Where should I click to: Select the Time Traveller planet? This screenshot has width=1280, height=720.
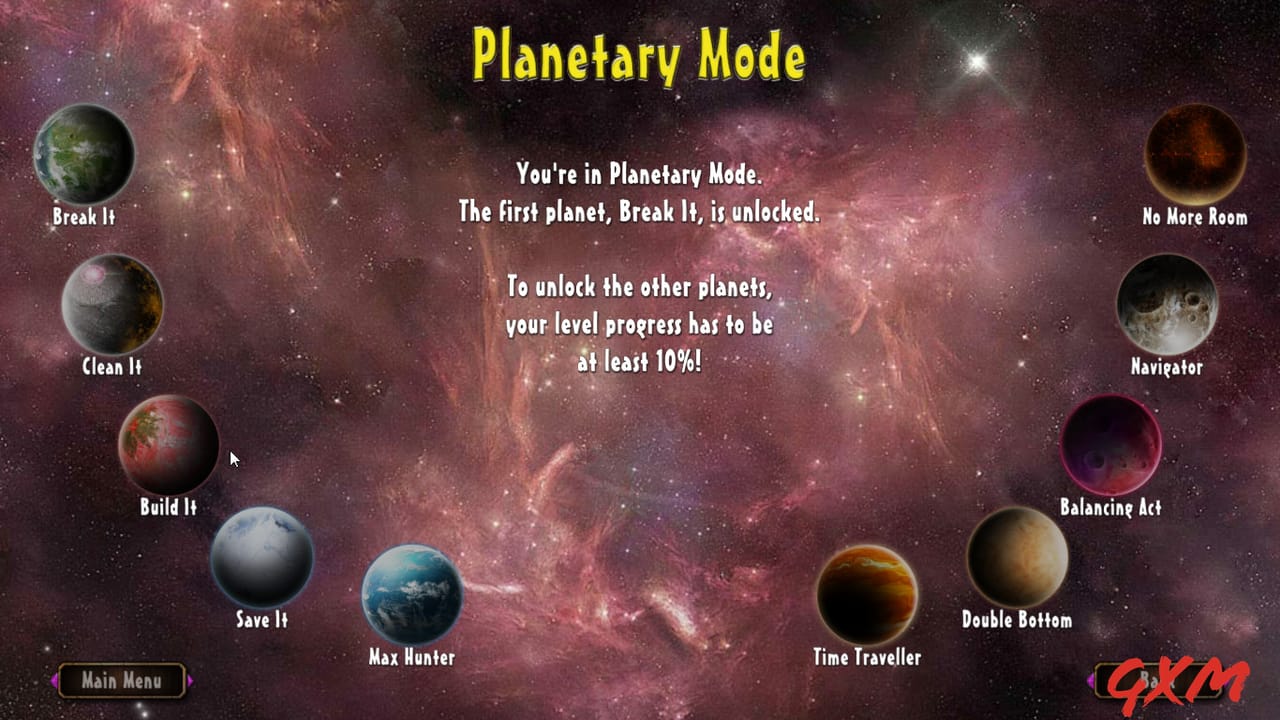click(x=868, y=592)
